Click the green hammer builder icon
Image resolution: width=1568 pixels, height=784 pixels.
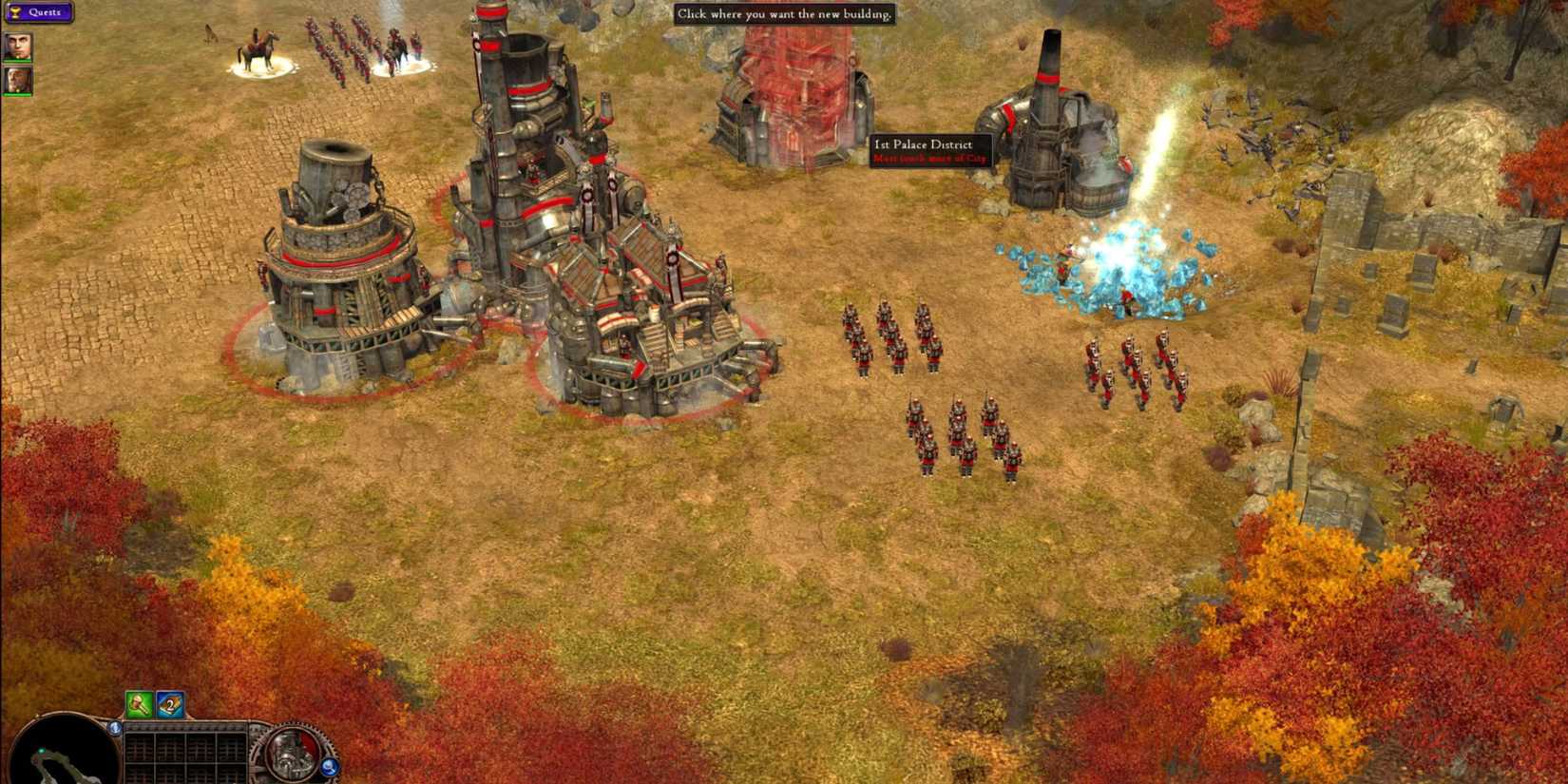pyautogui.click(x=140, y=703)
